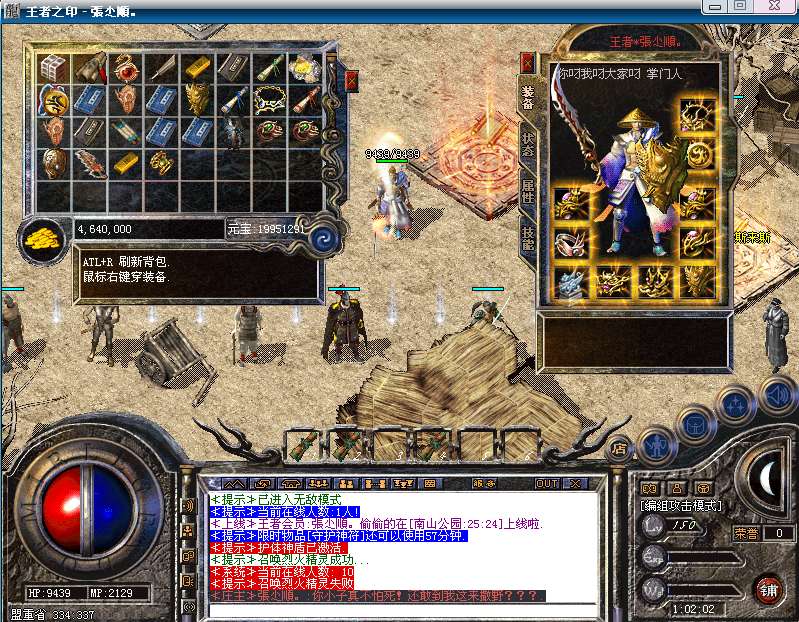Select the gold chain necklace in the bag
The width and height of the screenshot is (799, 622).
[268, 99]
